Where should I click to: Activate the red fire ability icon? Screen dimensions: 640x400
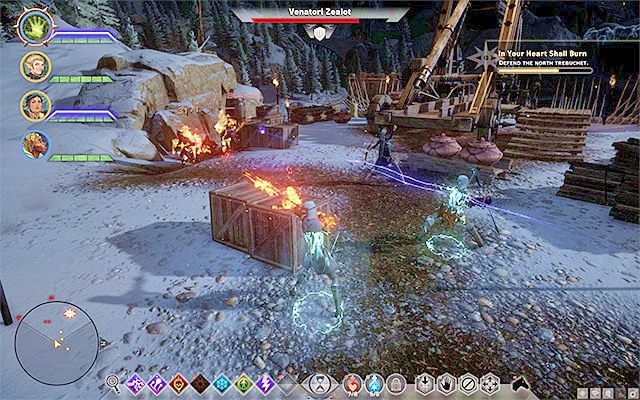point(179,383)
